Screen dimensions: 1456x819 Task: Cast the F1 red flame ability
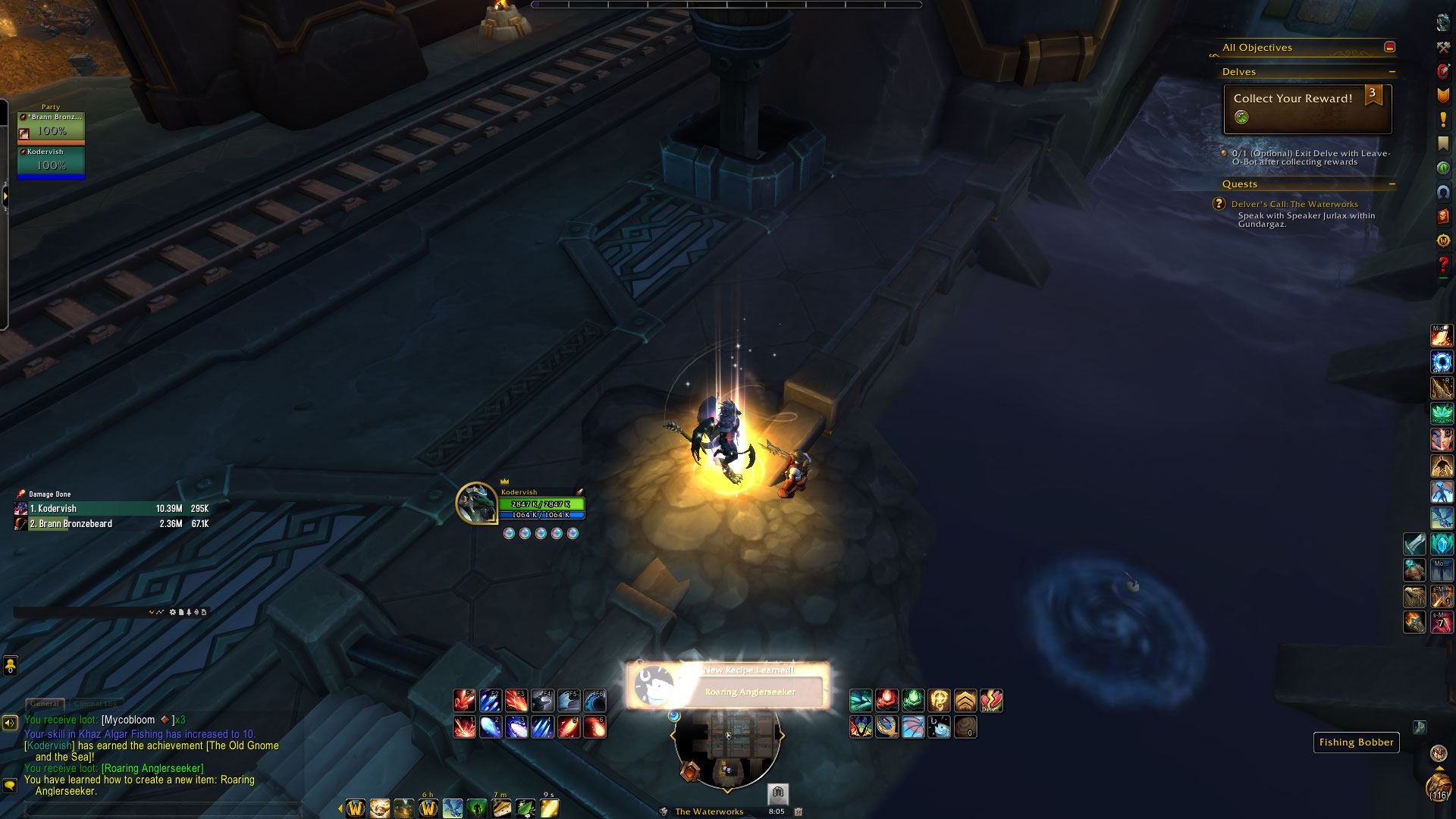coord(464,701)
